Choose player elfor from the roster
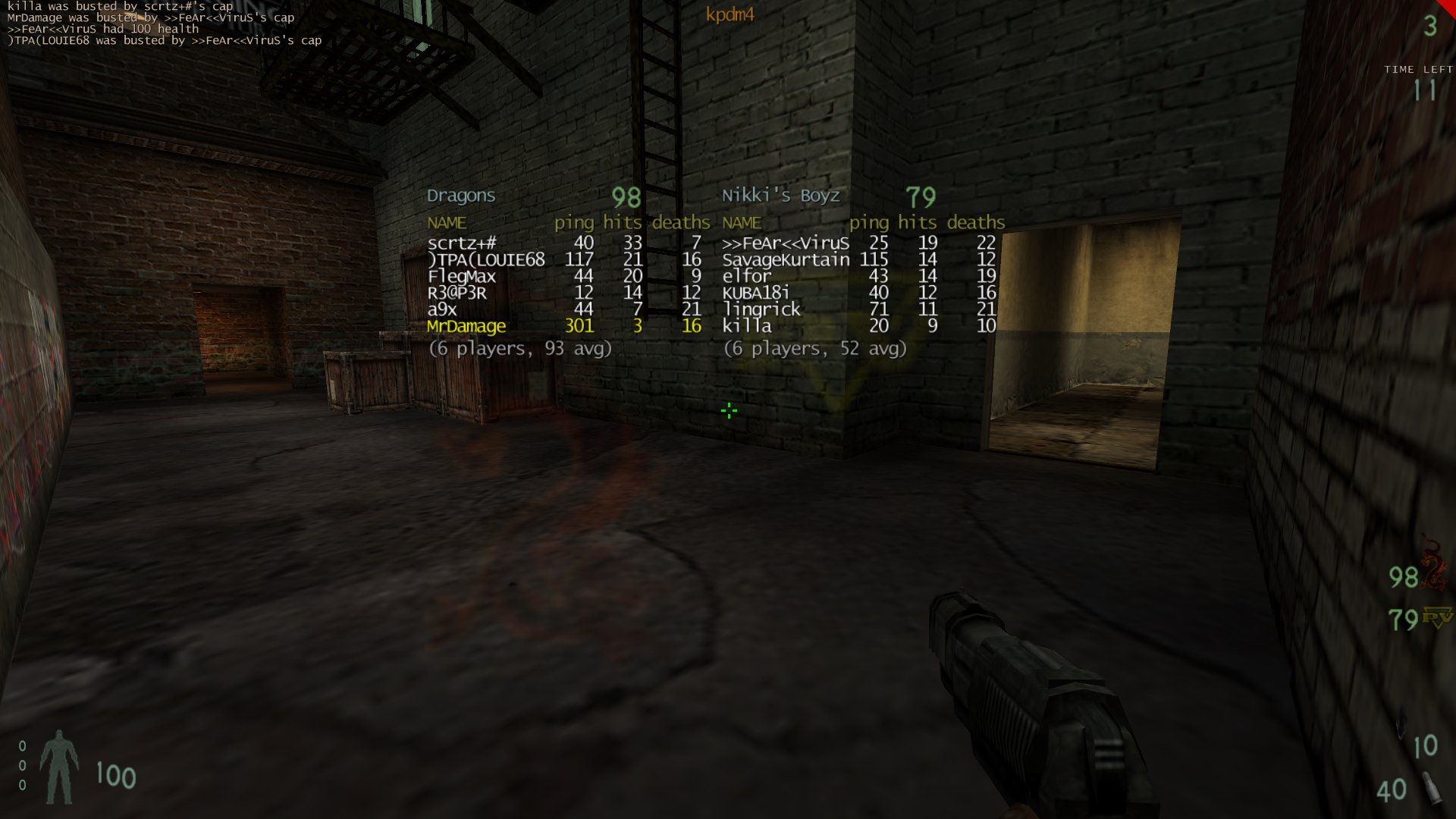Screen dimensions: 1456x819 (x=746, y=277)
